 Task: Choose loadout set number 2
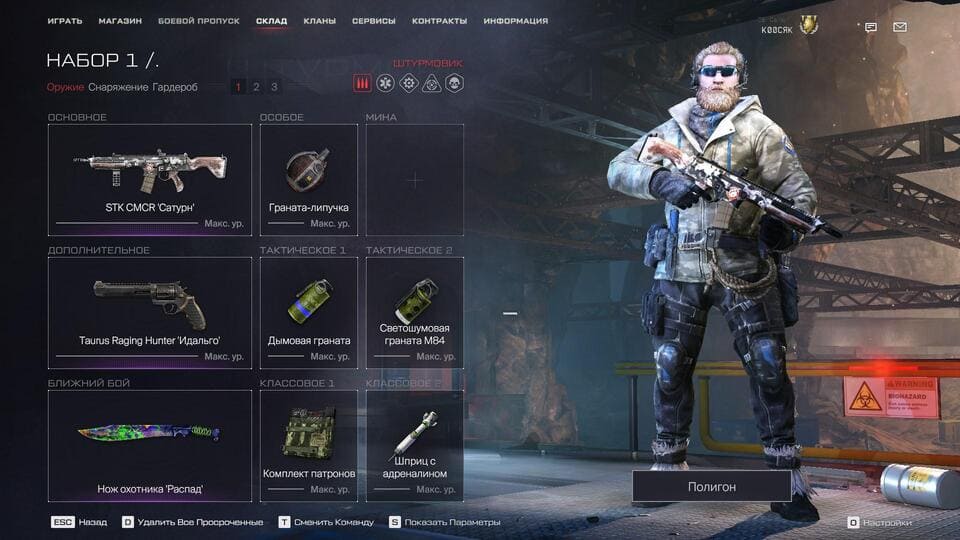coord(256,87)
